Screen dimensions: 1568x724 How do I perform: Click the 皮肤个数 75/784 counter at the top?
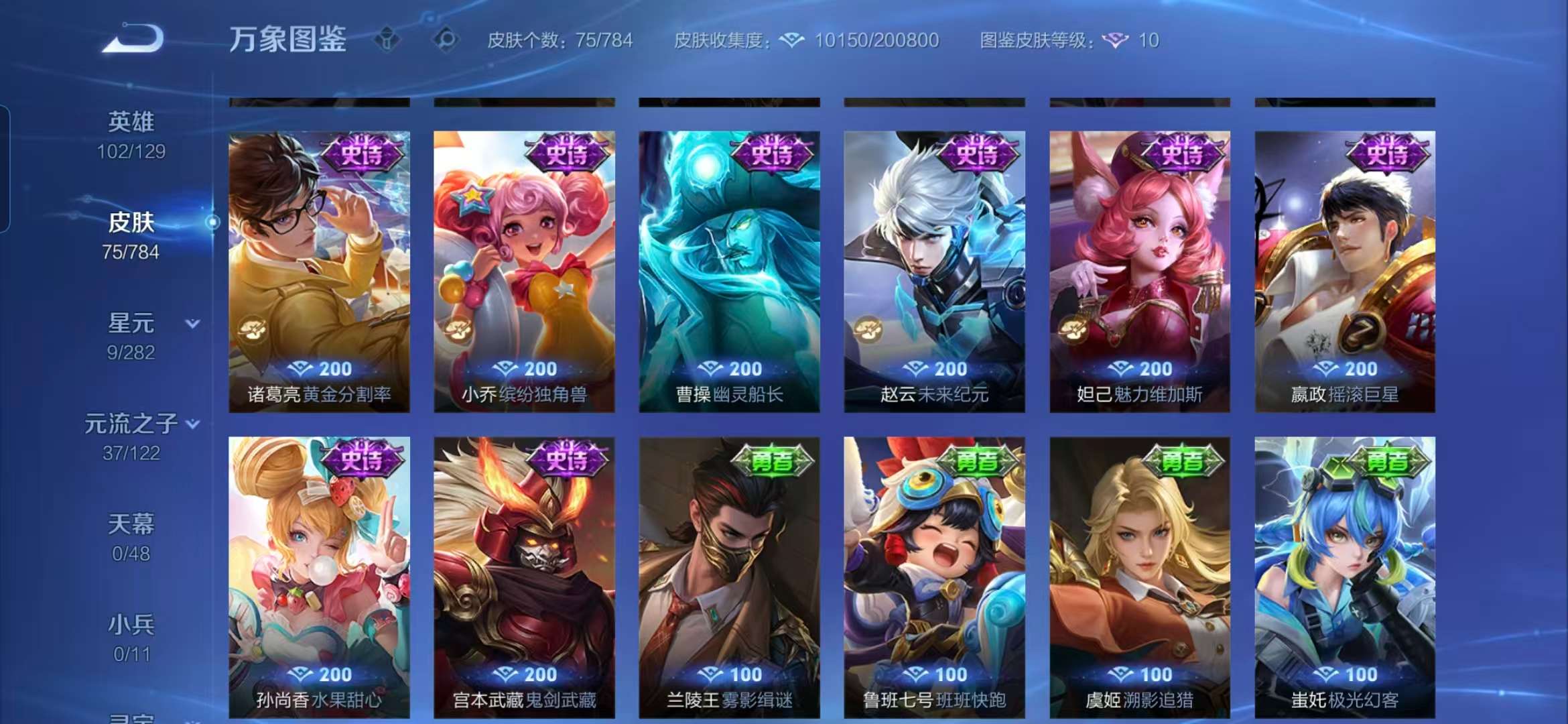(560, 40)
